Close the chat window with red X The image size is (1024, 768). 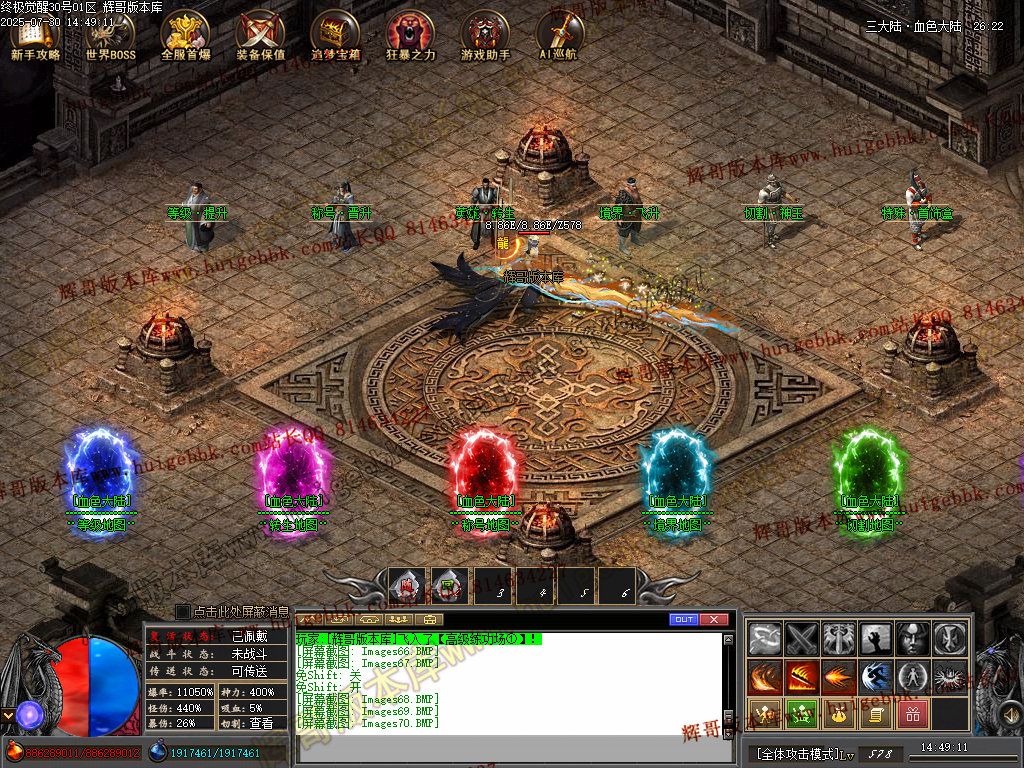pyautogui.click(x=713, y=620)
